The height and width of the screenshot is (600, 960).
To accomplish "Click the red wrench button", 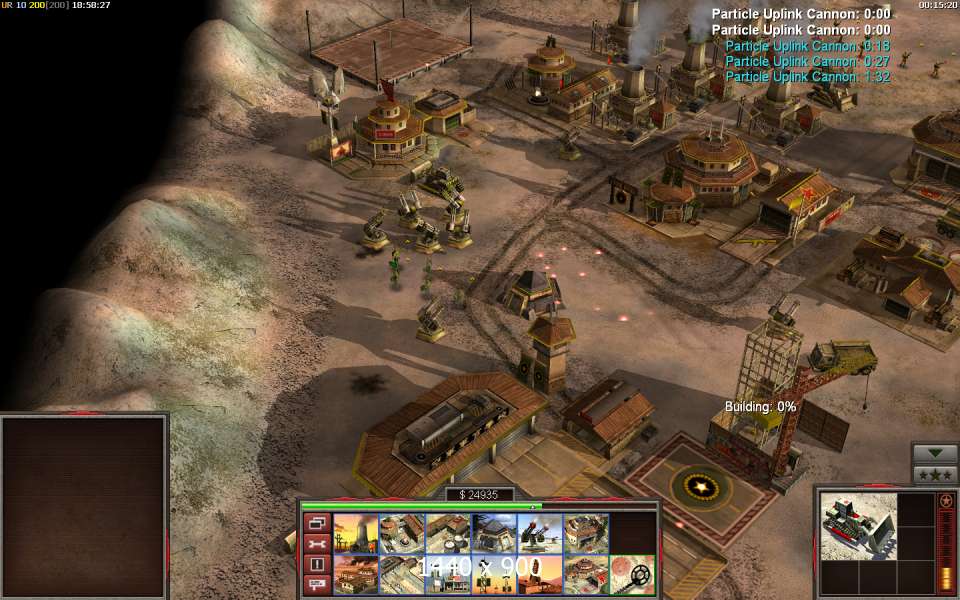I will point(316,543).
